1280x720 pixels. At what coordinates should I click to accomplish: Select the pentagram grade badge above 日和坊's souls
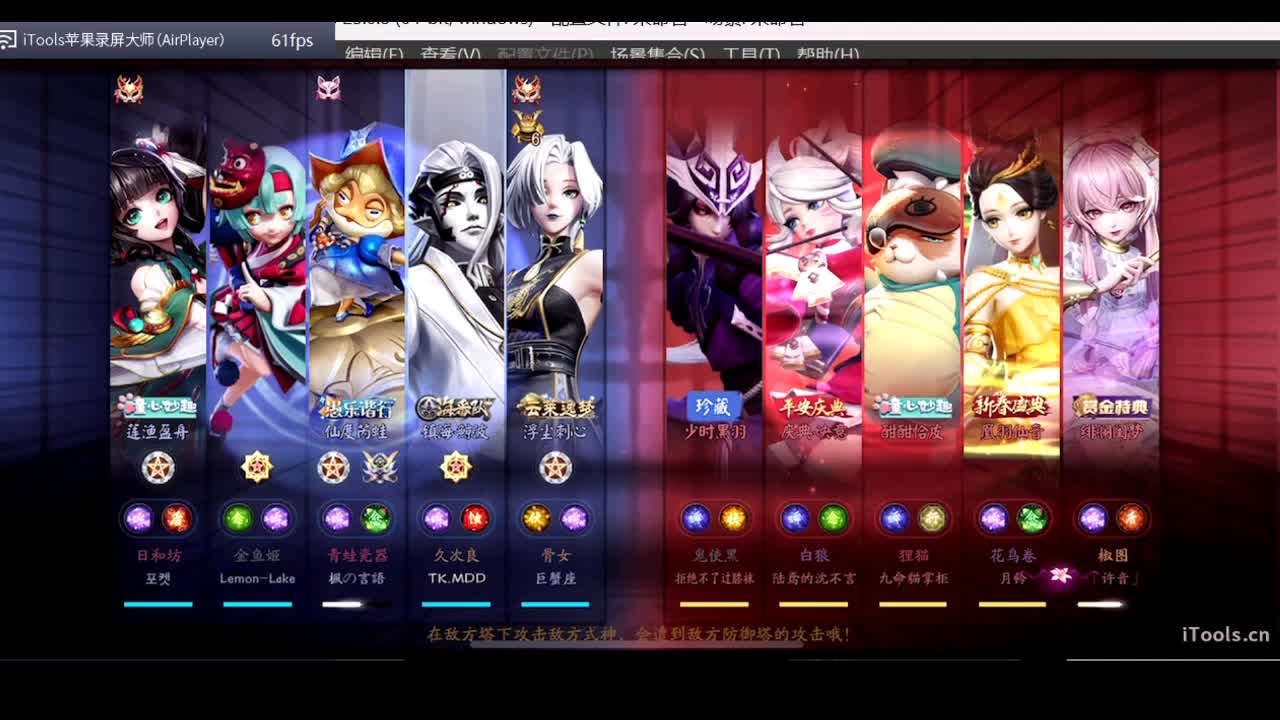click(x=157, y=466)
